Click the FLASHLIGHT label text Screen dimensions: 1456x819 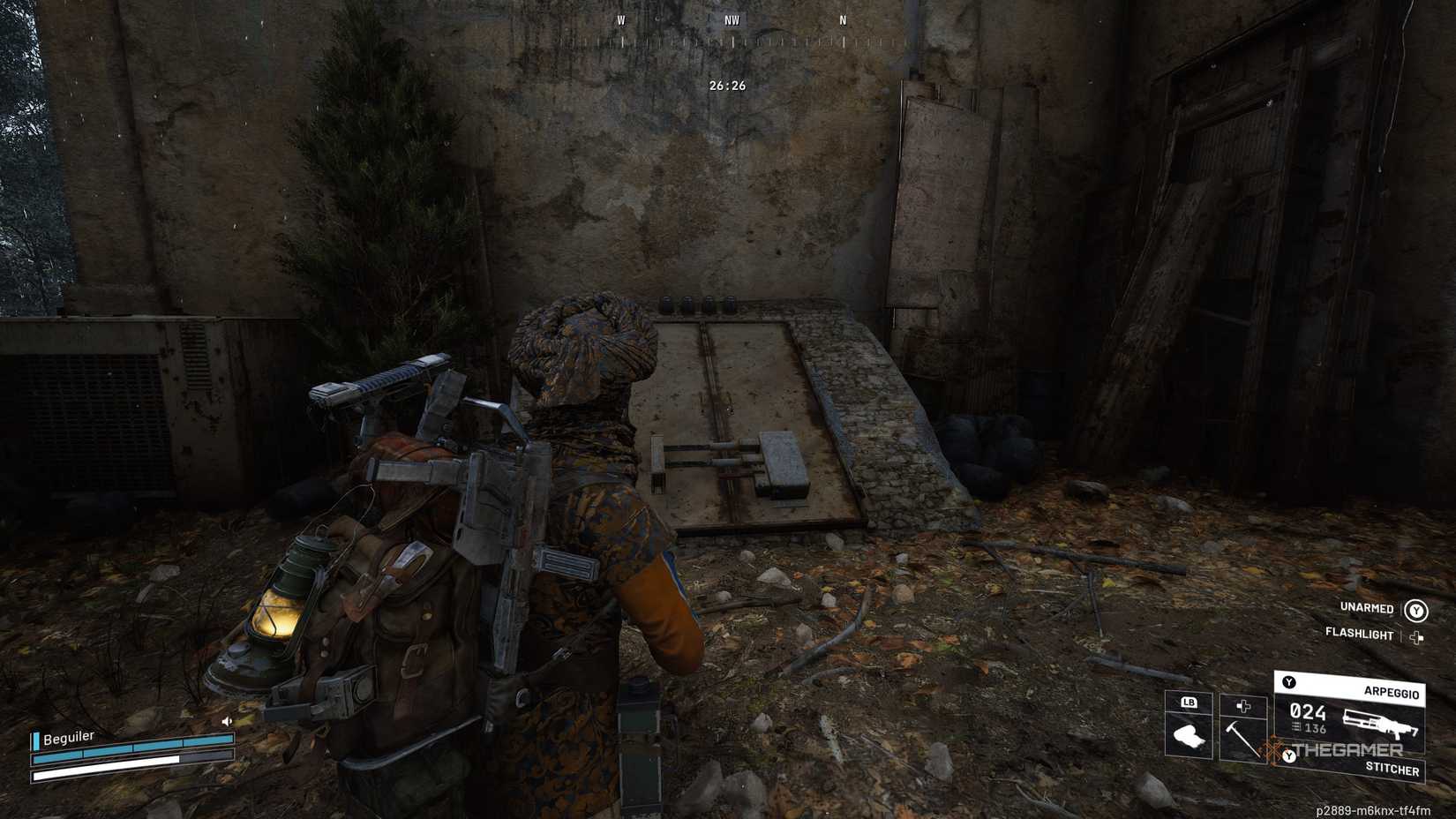pos(1359,635)
